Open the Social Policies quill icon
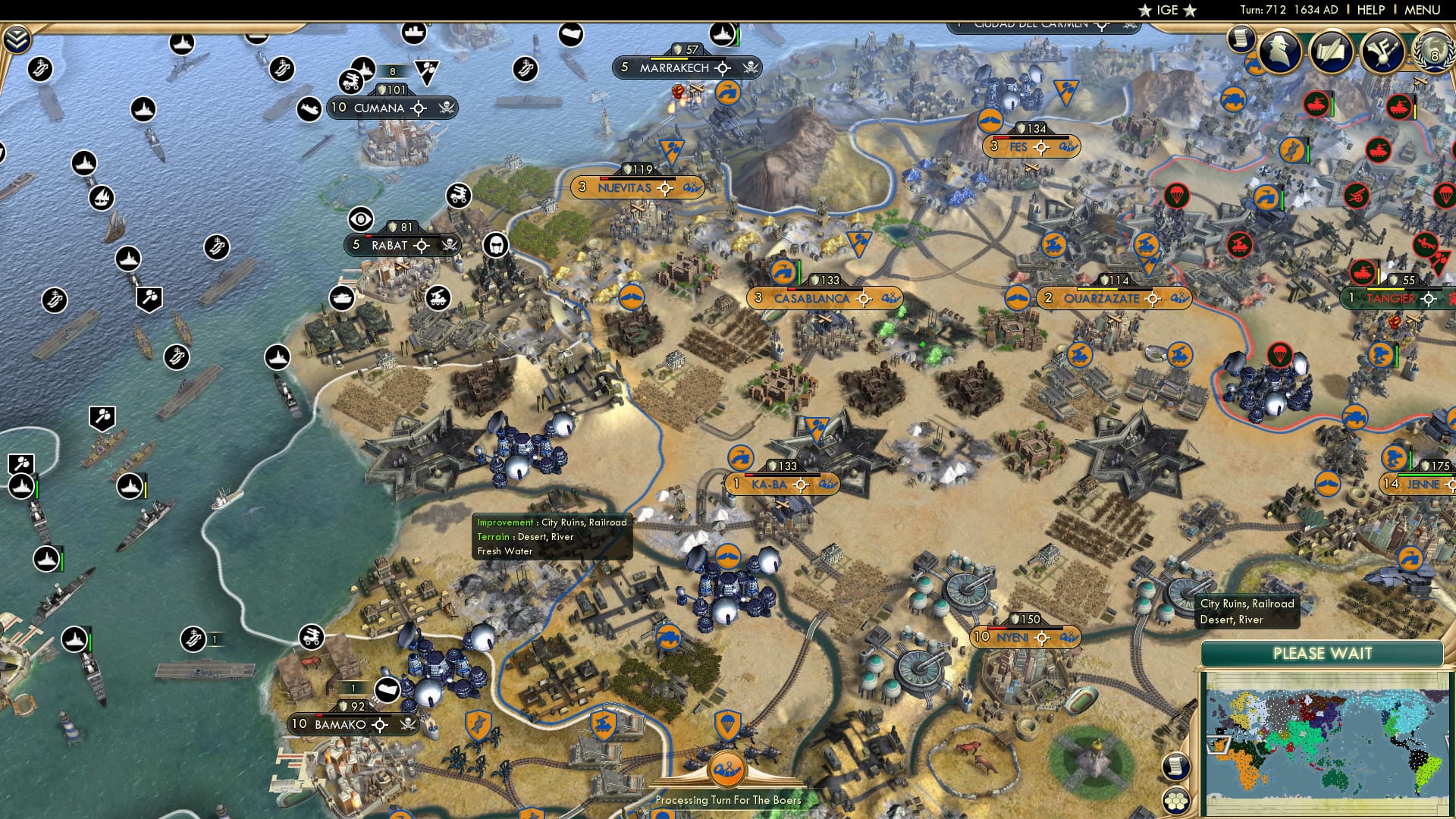The image size is (1456, 819). pos(1332,53)
